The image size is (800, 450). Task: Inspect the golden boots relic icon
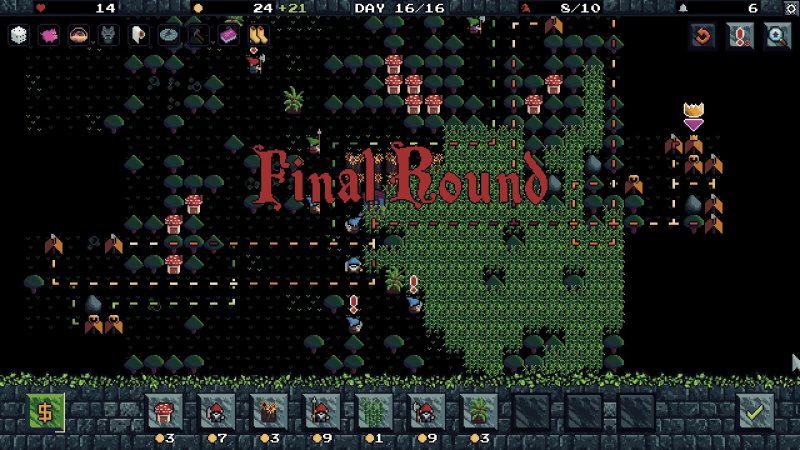coord(257,36)
